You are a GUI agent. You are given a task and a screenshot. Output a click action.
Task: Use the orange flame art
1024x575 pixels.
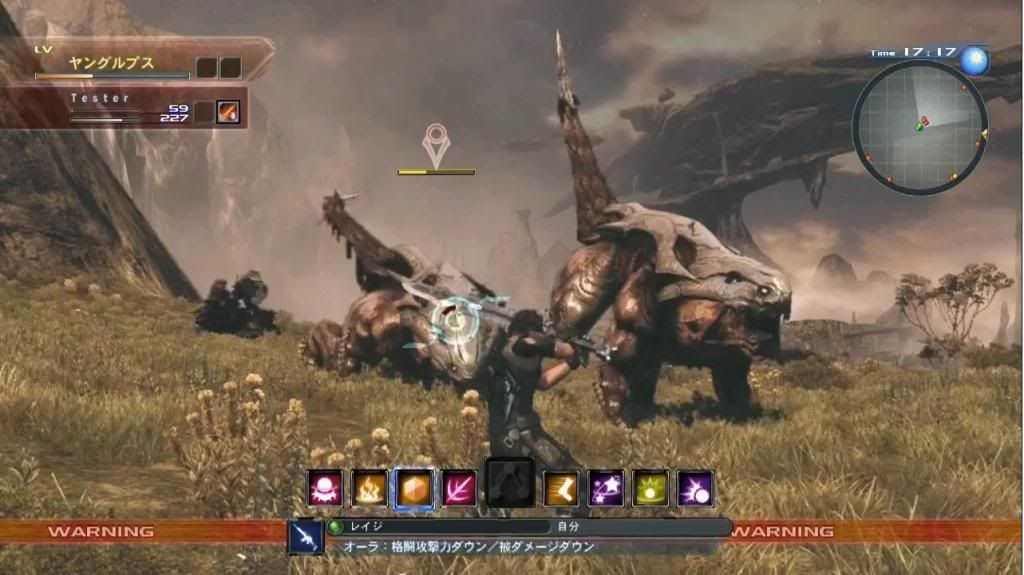369,488
